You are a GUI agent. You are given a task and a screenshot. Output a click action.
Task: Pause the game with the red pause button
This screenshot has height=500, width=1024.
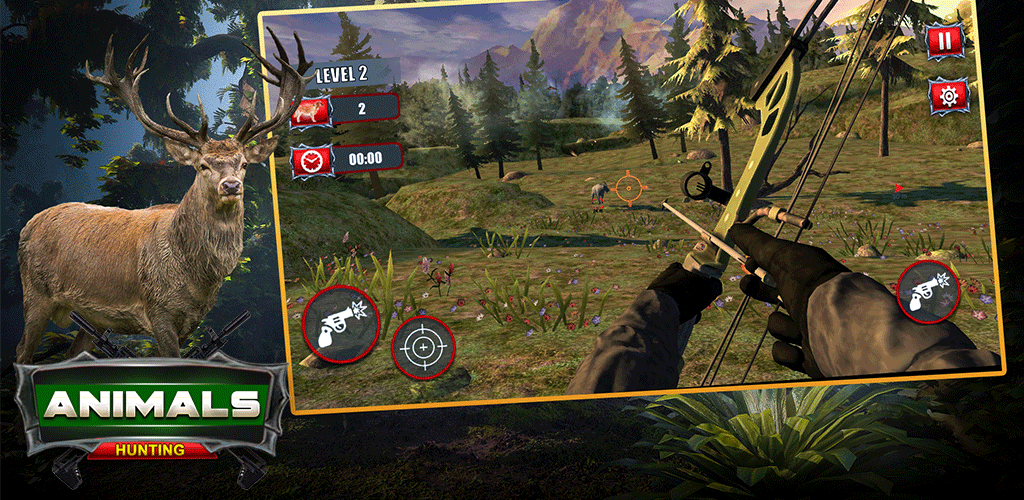click(x=944, y=42)
